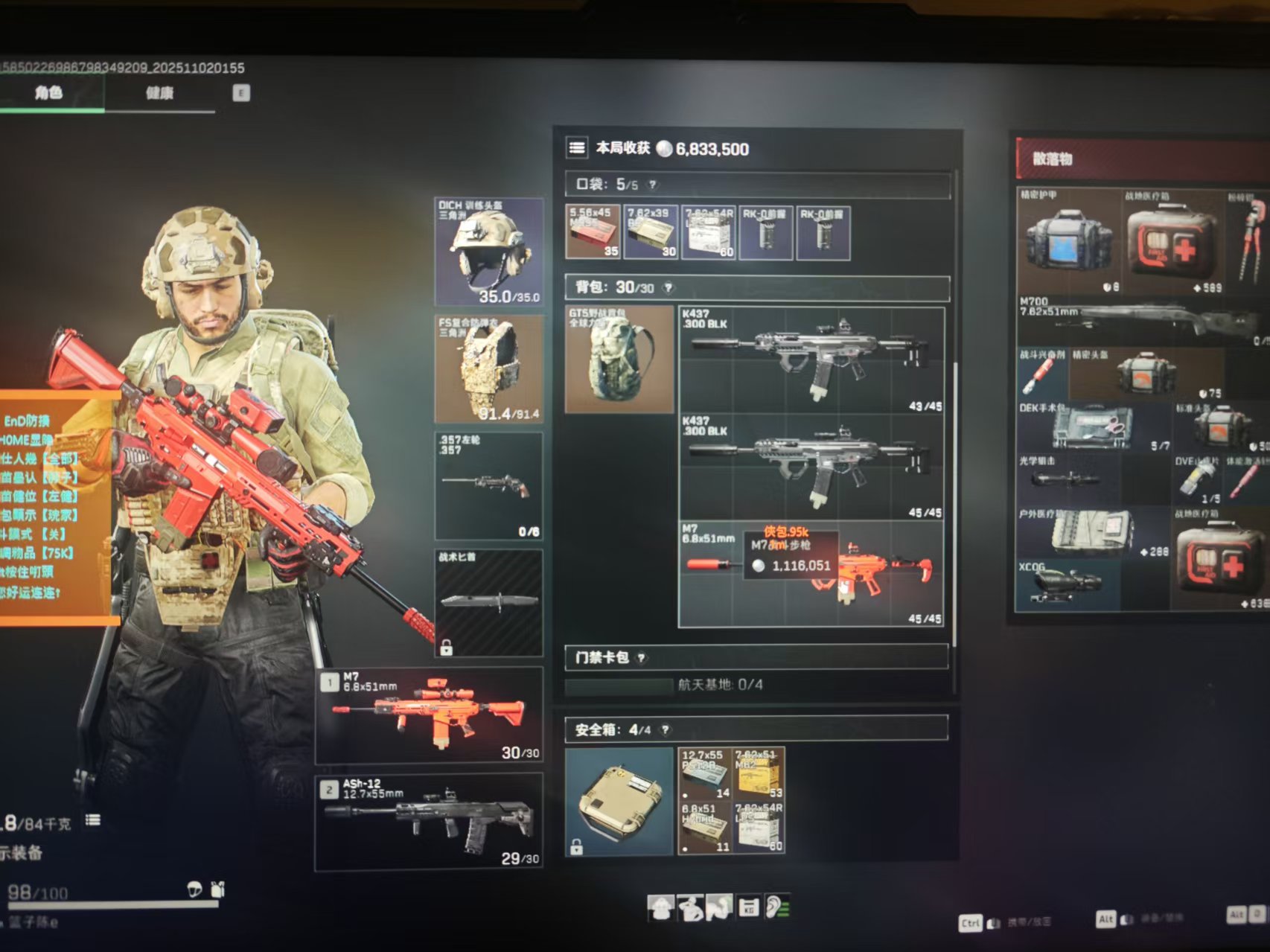
Task: Select the XCOG scope in loot panel
Action: [x=1066, y=585]
